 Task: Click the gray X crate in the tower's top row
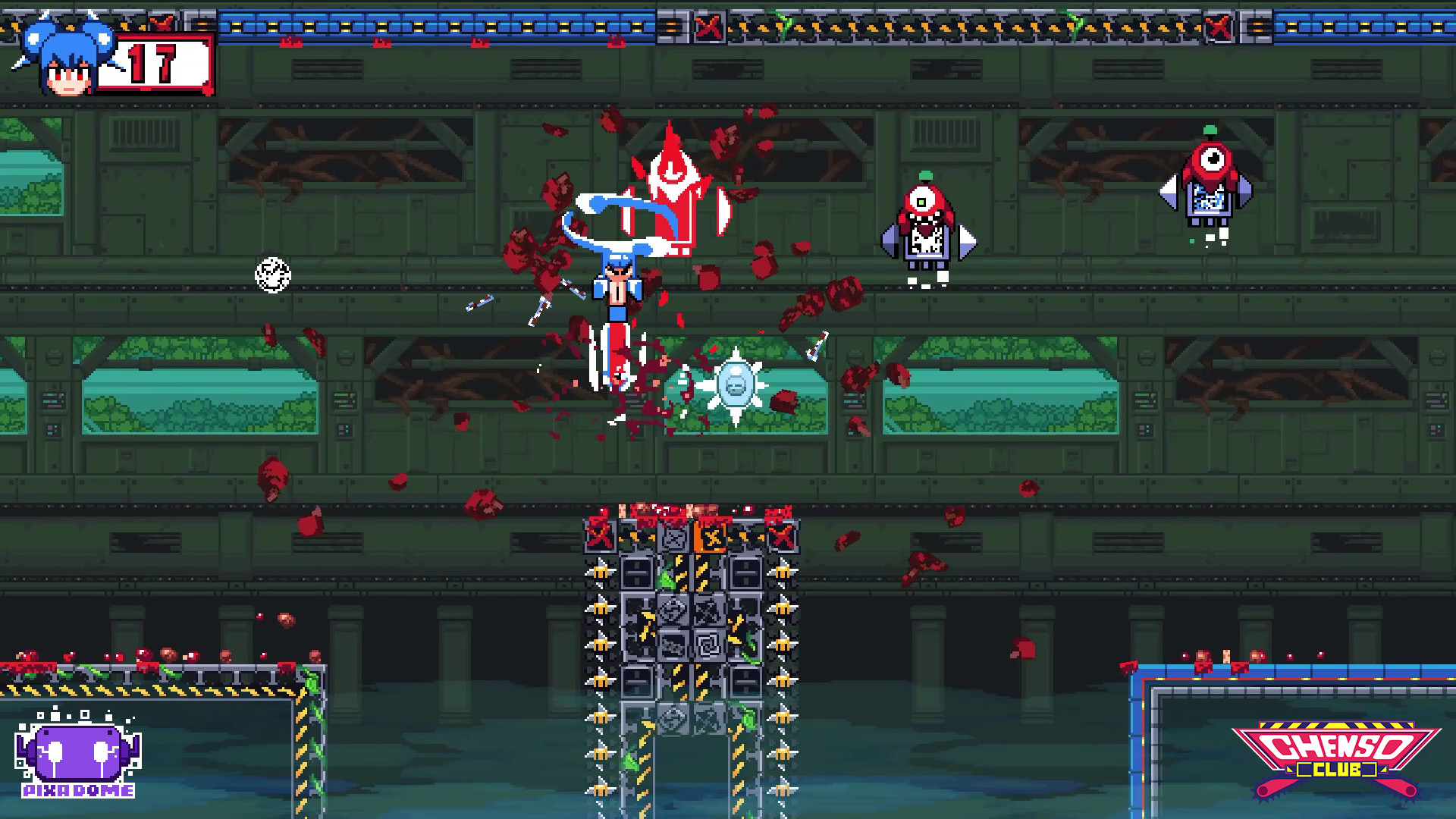pos(674,539)
